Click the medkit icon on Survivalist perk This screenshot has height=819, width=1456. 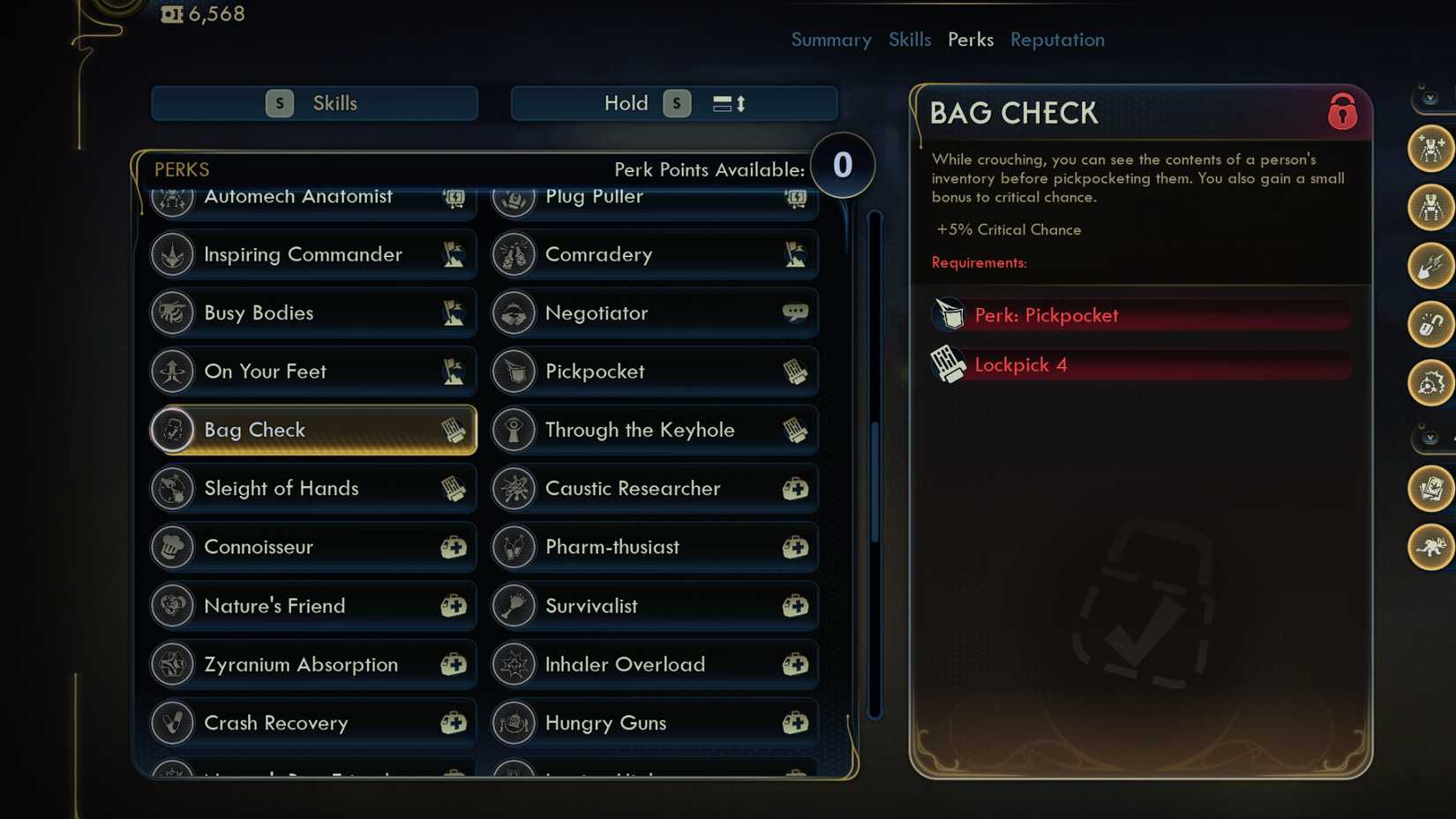pos(795,606)
